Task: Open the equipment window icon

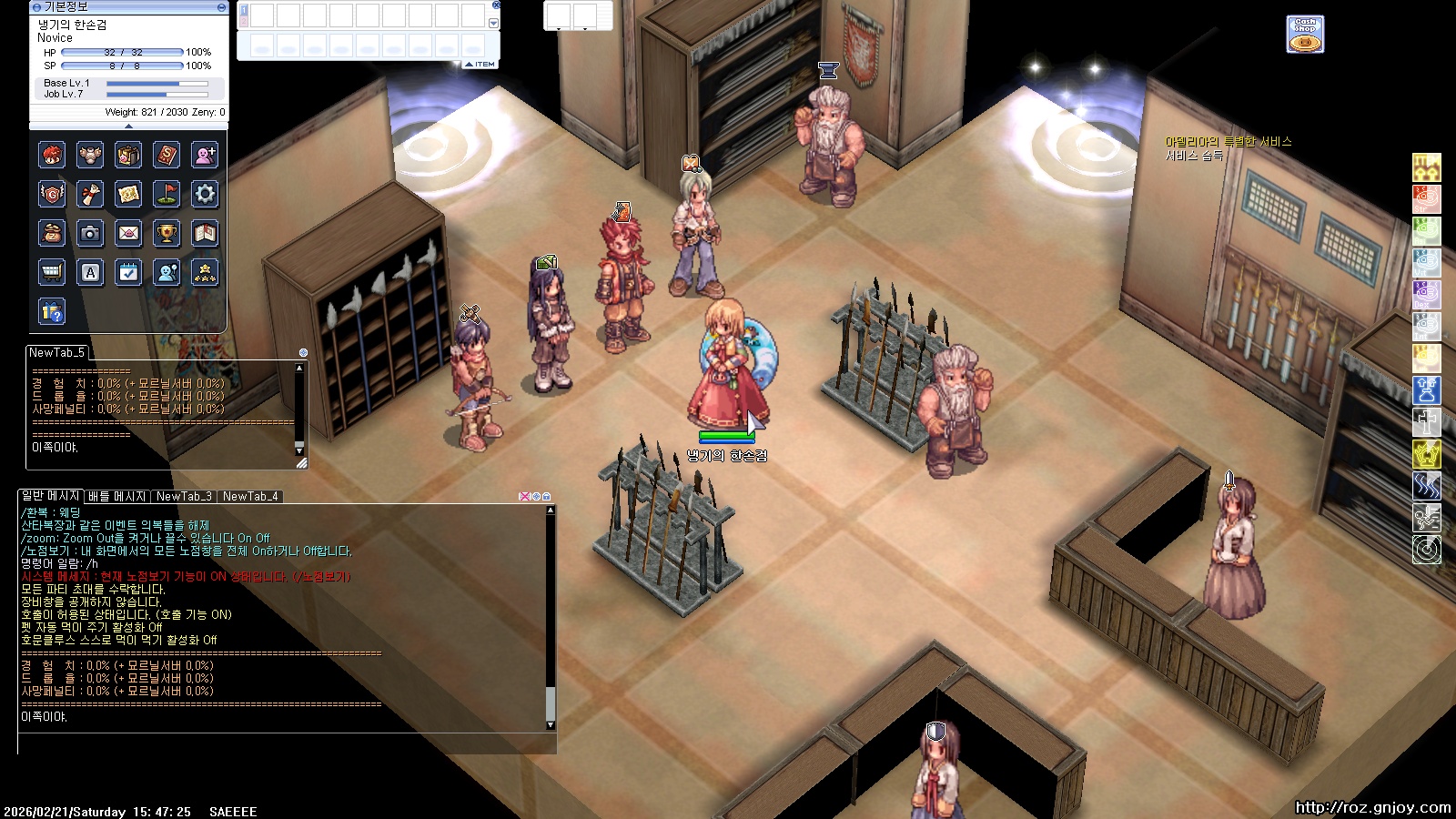Action: tap(90, 155)
